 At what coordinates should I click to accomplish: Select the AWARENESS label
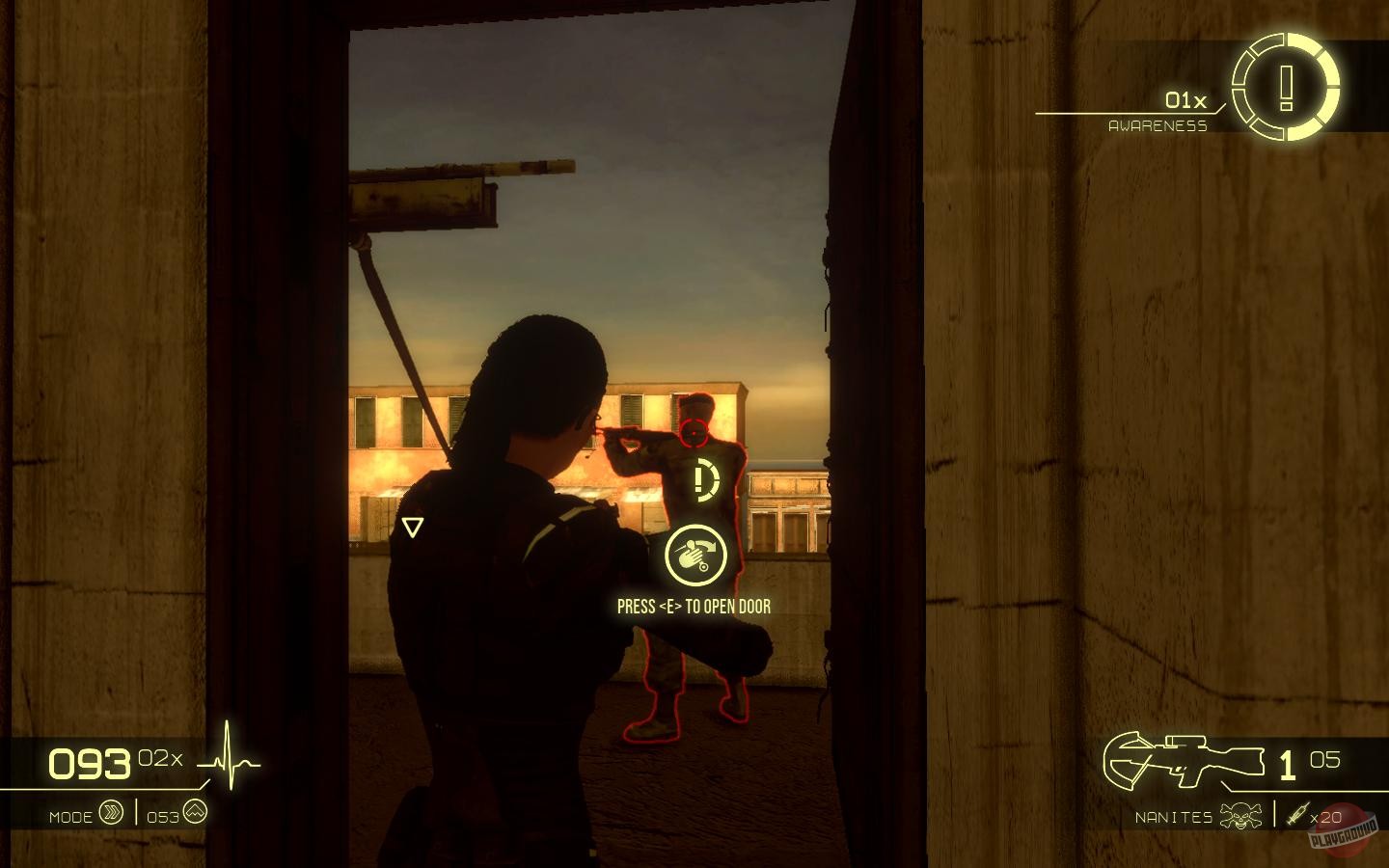(1159, 124)
